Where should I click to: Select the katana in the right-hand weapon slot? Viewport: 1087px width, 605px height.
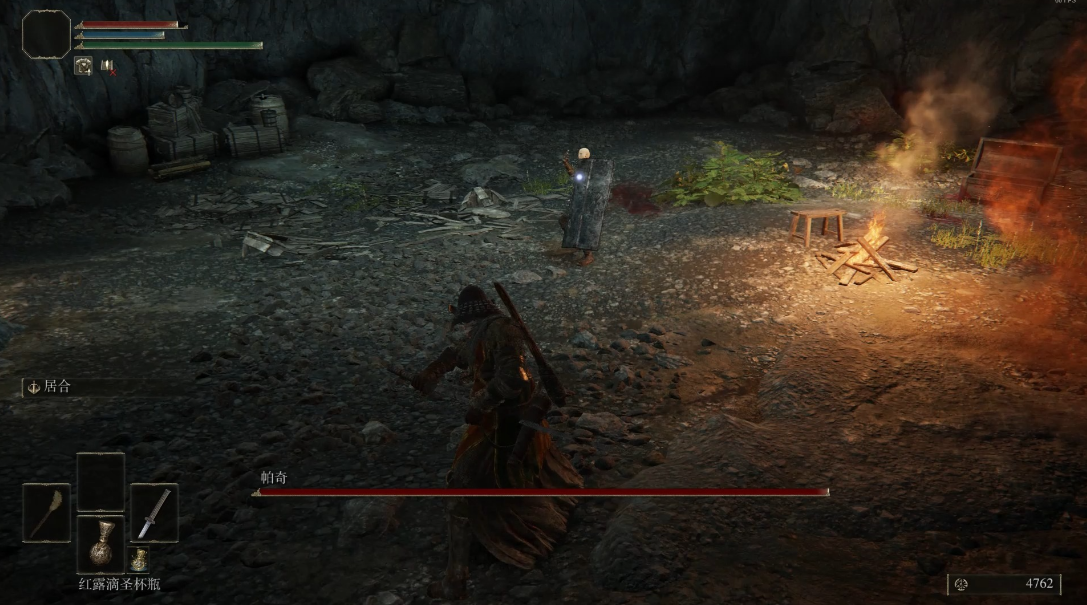point(154,513)
